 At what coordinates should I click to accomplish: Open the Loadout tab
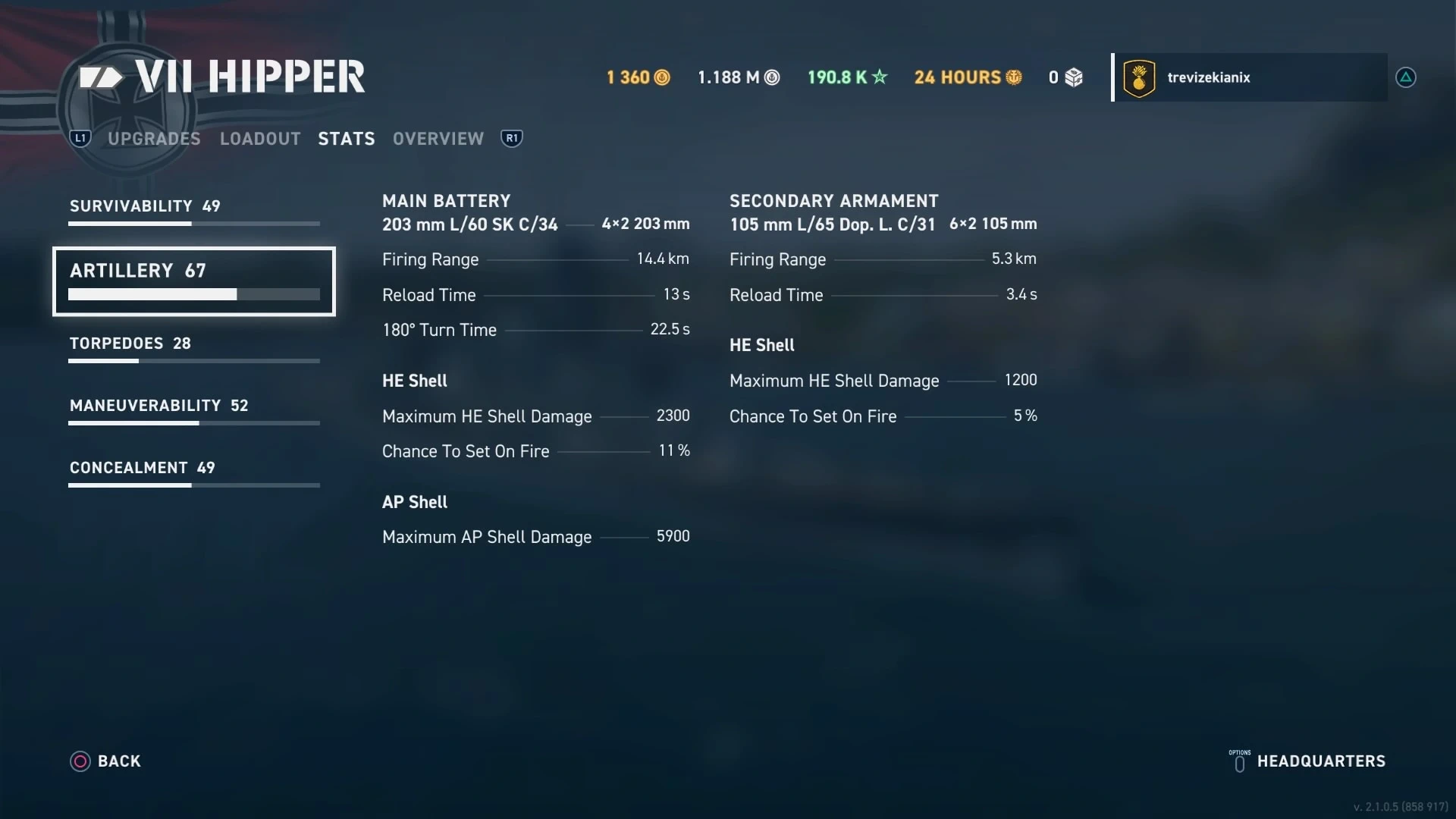click(260, 139)
